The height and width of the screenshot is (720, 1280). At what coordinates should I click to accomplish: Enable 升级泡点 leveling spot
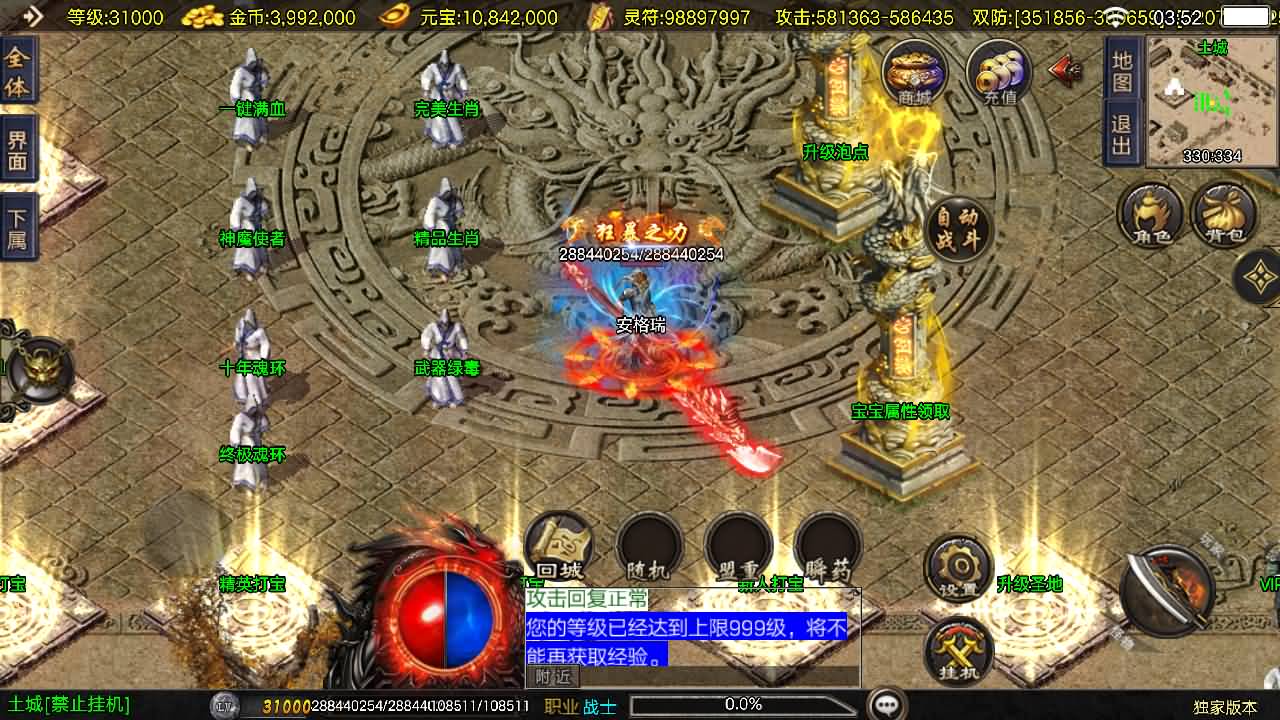click(837, 154)
